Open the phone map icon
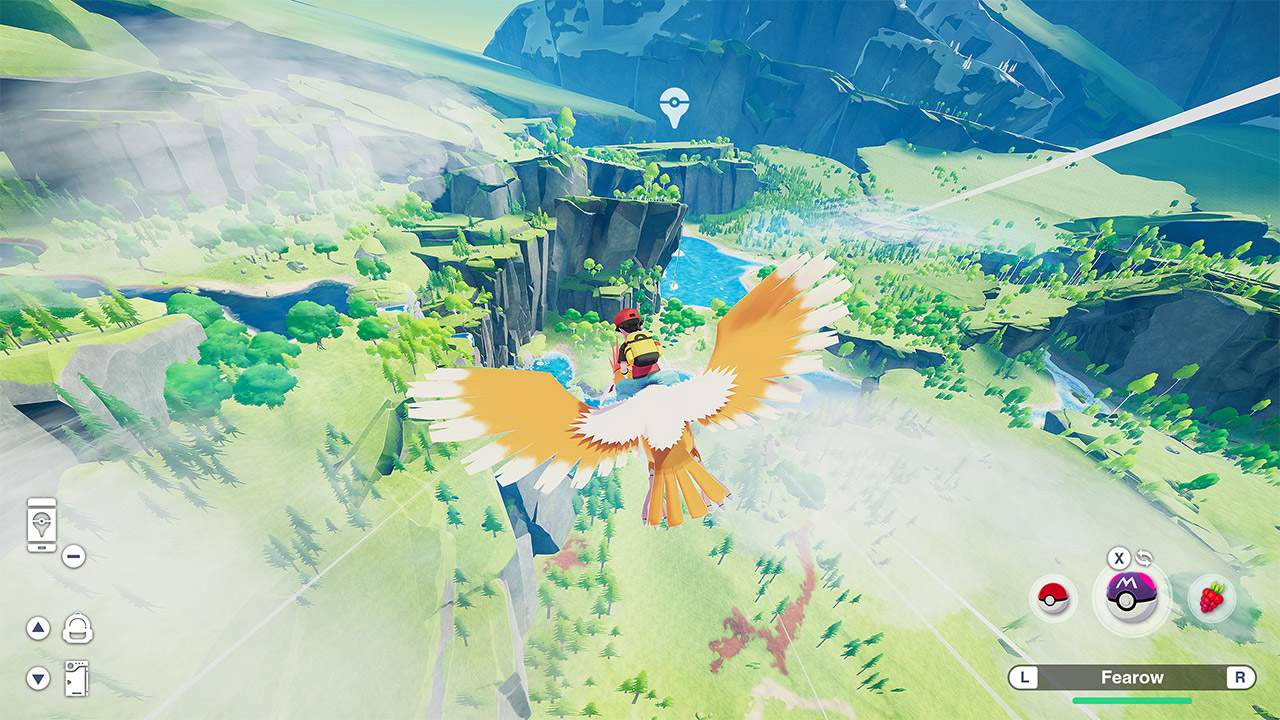Screen dimensions: 1280x720 [42, 525]
